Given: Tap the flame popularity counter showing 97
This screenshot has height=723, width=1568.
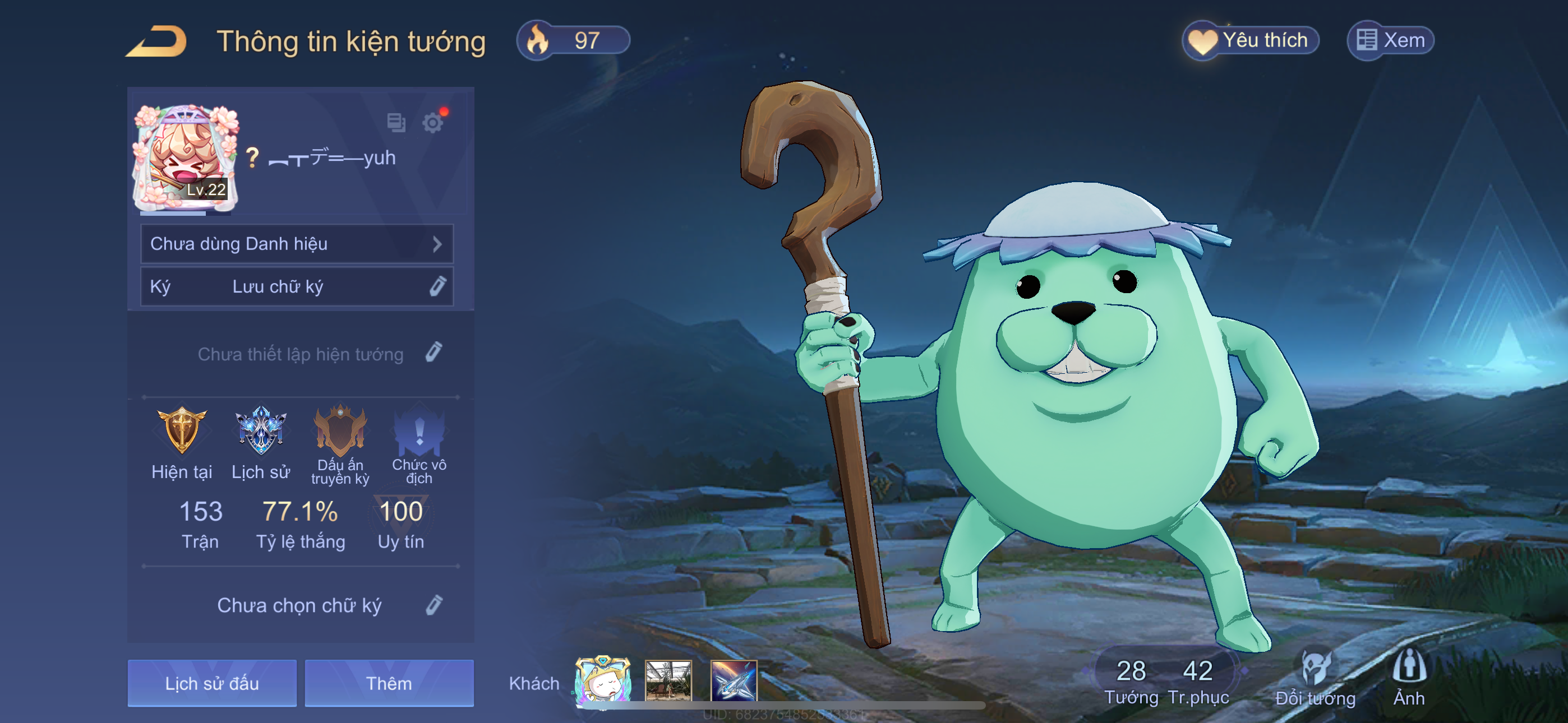Looking at the screenshot, I should (572, 41).
